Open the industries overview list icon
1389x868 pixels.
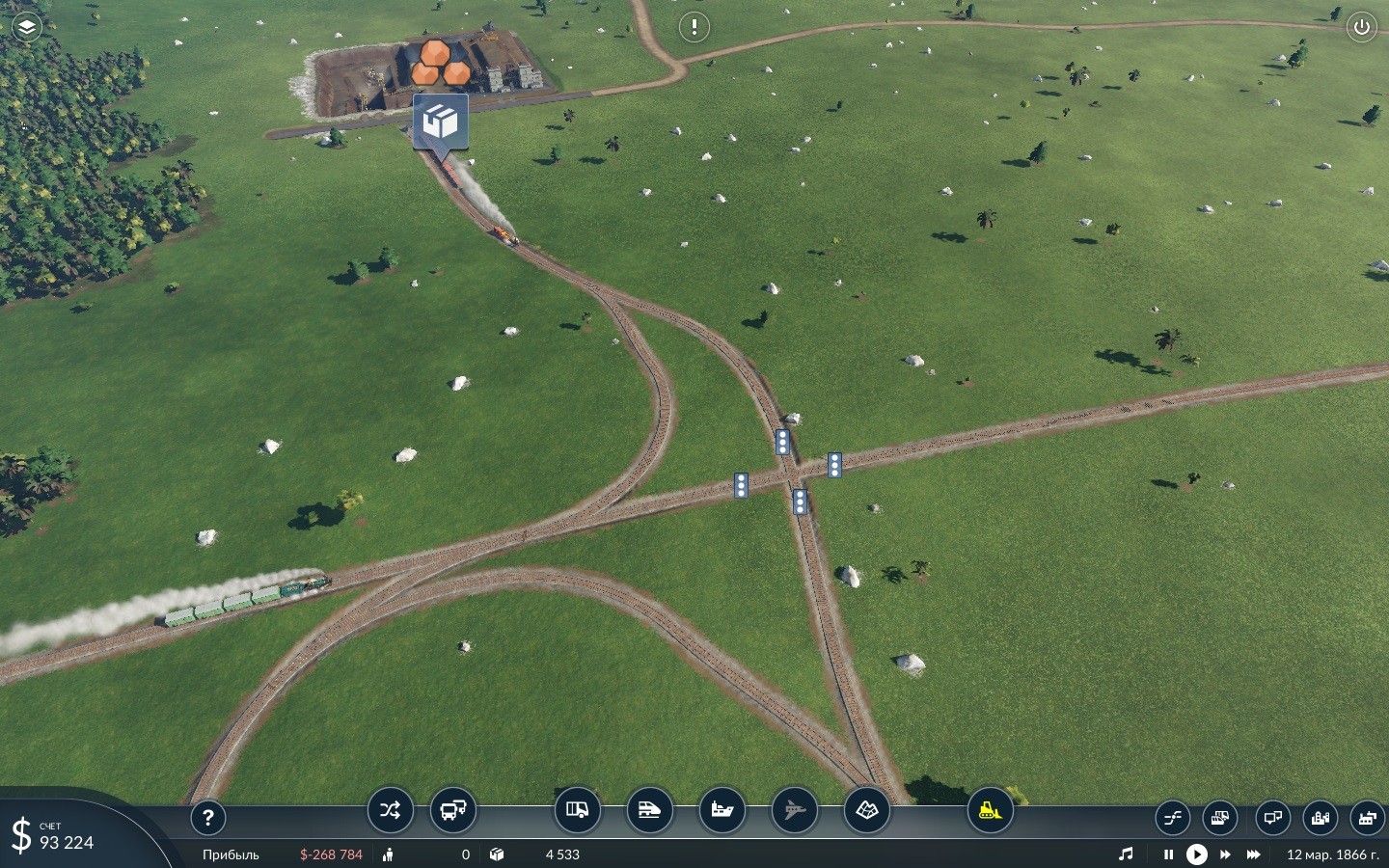(1367, 819)
